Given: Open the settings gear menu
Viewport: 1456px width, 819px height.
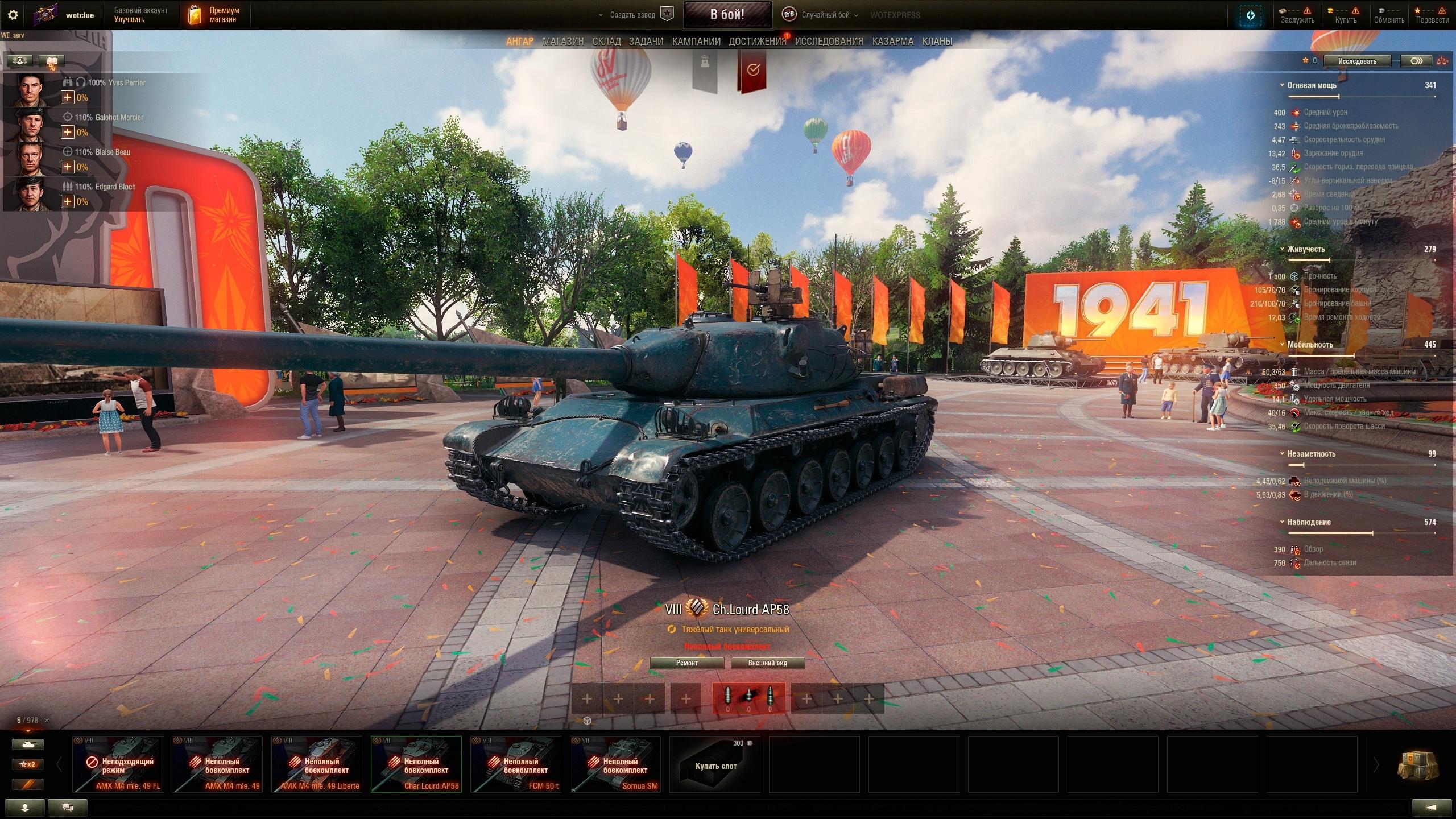Looking at the screenshot, I should tap(13, 15).
